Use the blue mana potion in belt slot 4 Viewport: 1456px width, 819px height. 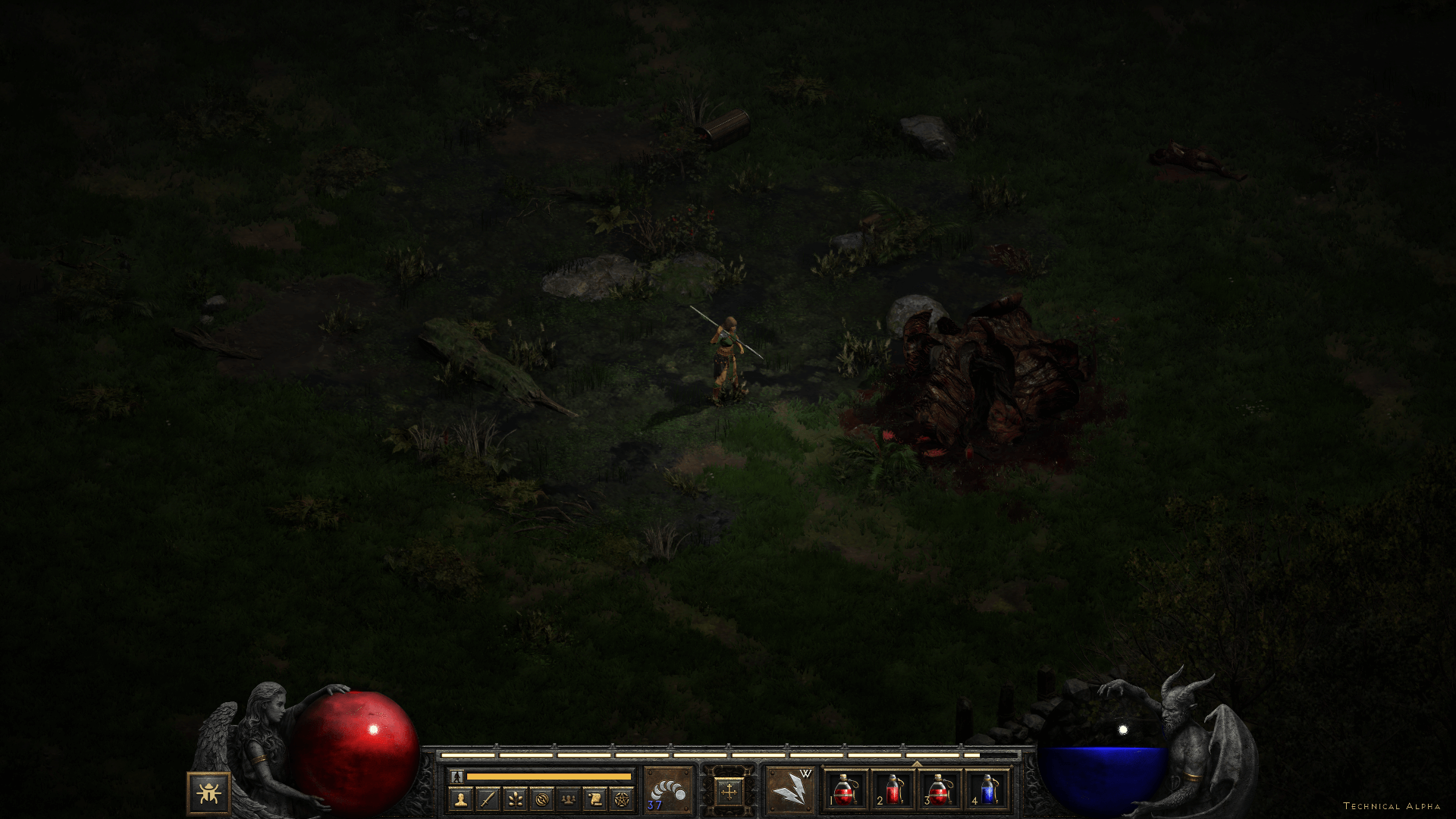pos(987,790)
